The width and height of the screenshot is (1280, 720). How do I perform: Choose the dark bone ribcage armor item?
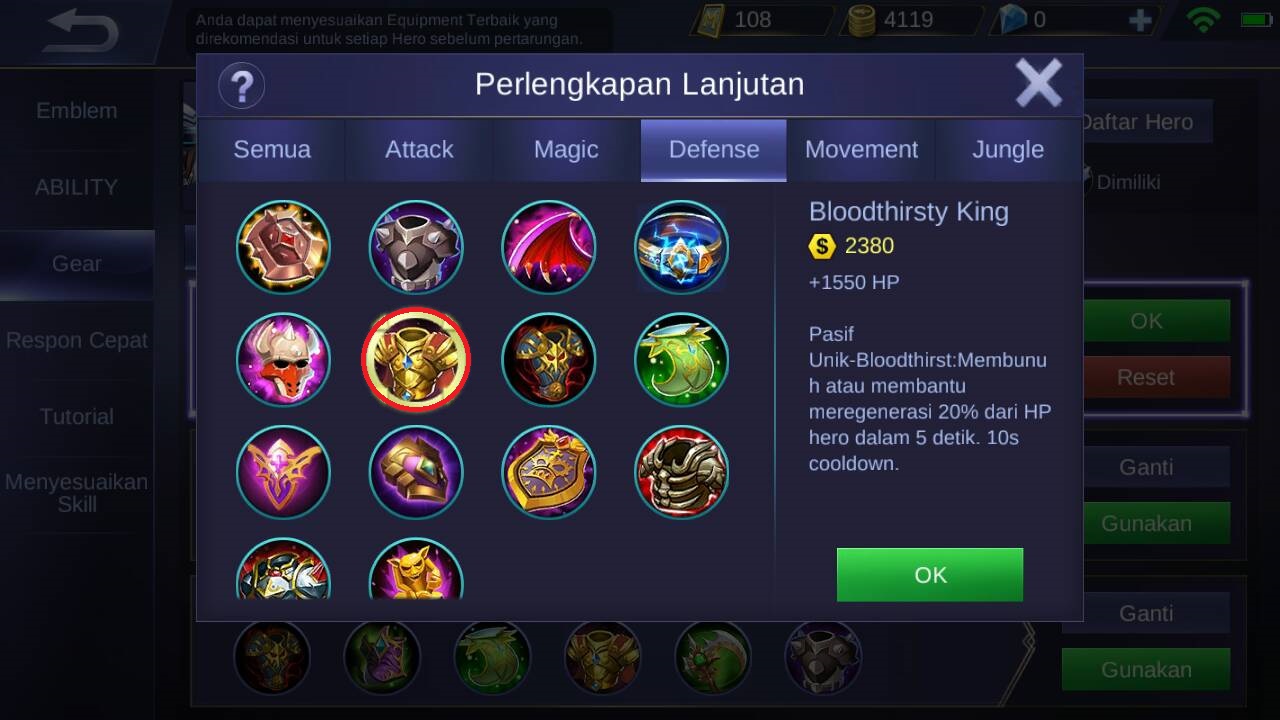tap(681, 473)
